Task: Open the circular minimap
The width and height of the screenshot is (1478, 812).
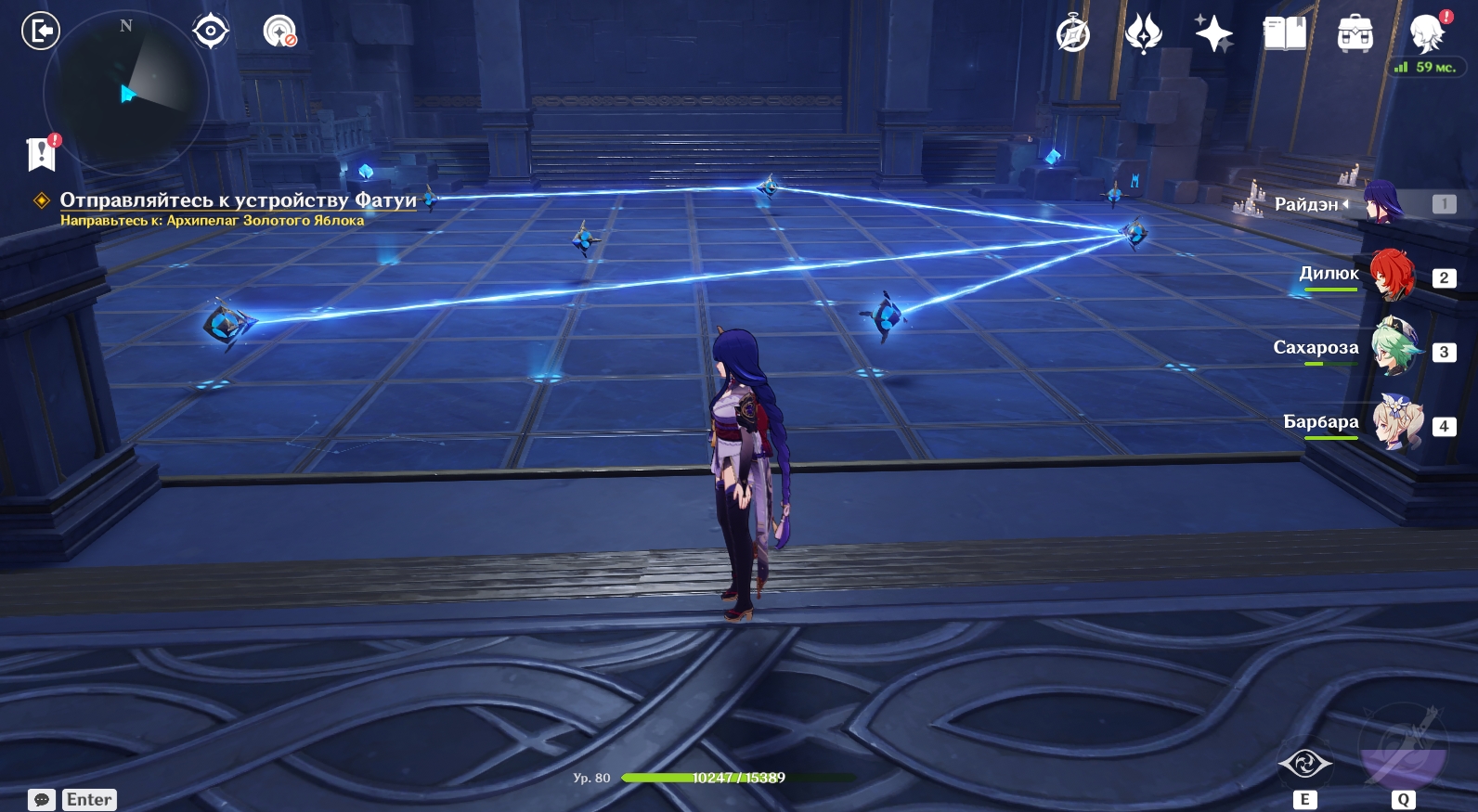Action: pyautogui.click(x=126, y=93)
